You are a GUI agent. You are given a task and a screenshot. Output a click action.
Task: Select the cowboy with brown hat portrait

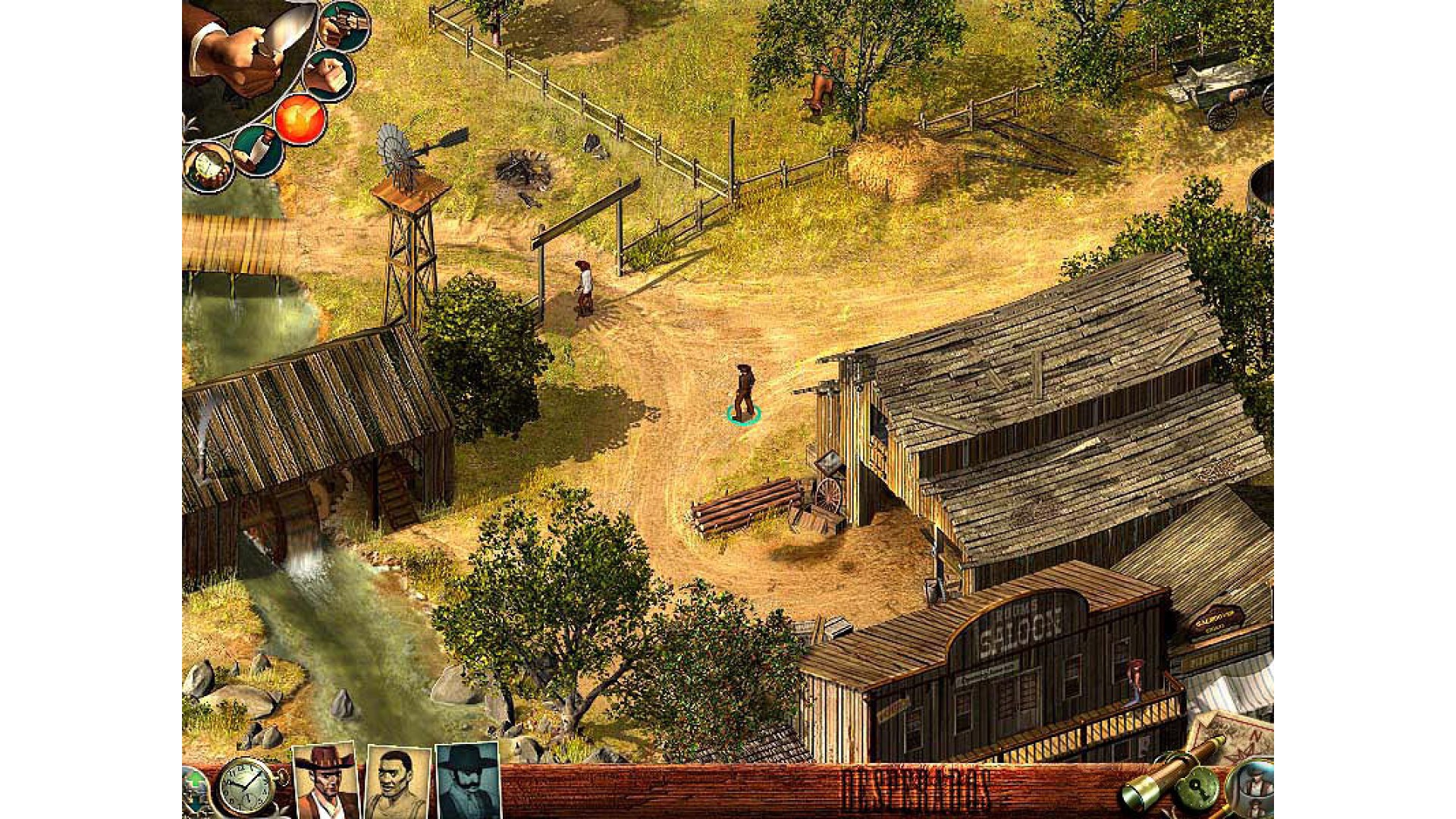click(x=326, y=781)
